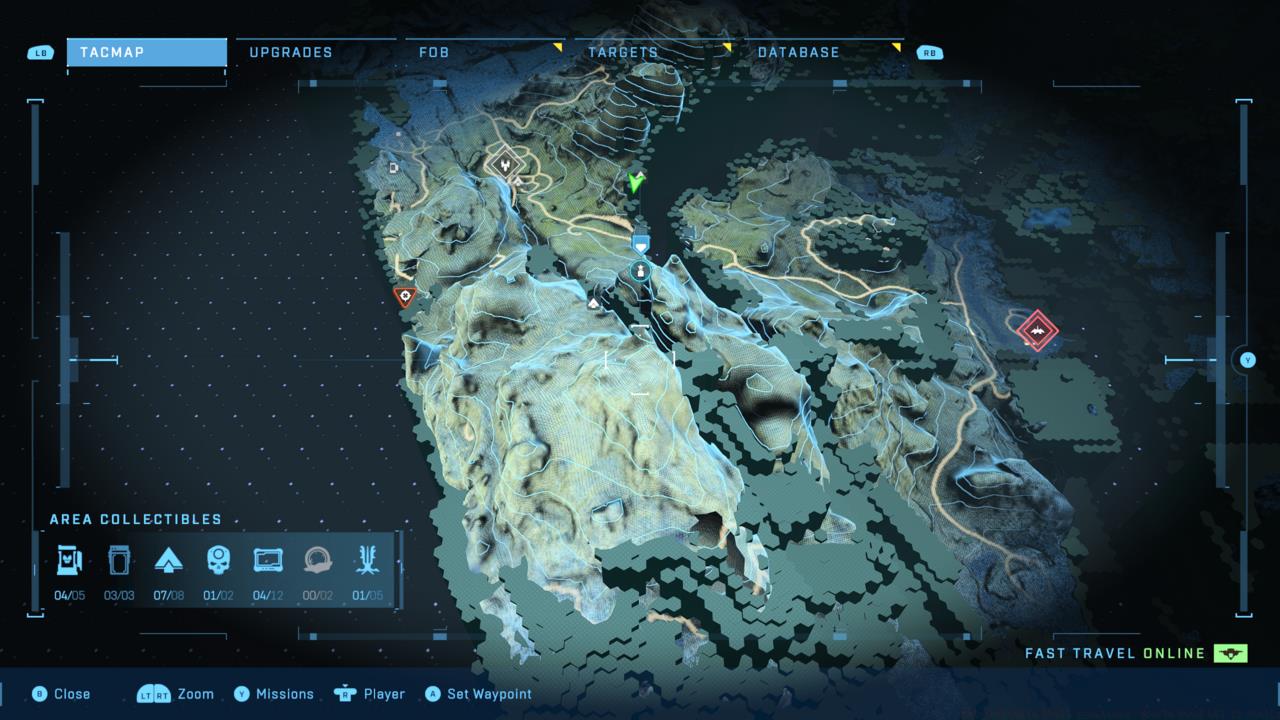
Task: Click the Skull collectible icon
Action: pos(218,561)
